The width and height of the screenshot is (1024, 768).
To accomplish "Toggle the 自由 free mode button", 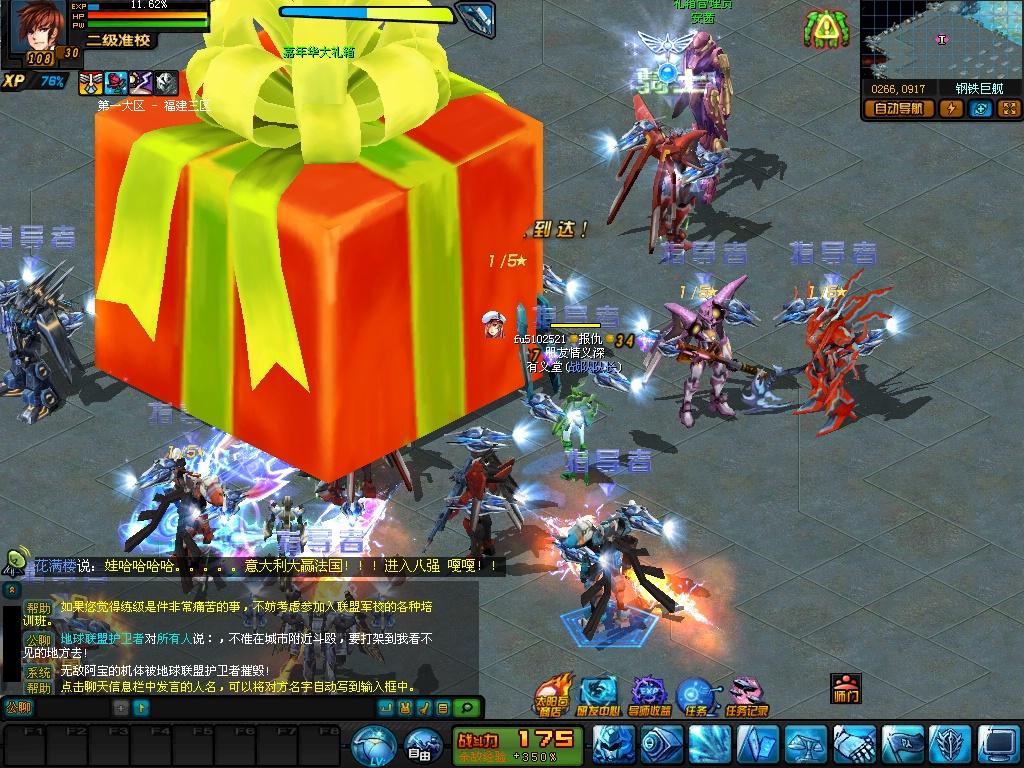I will click(x=420, y=746).
